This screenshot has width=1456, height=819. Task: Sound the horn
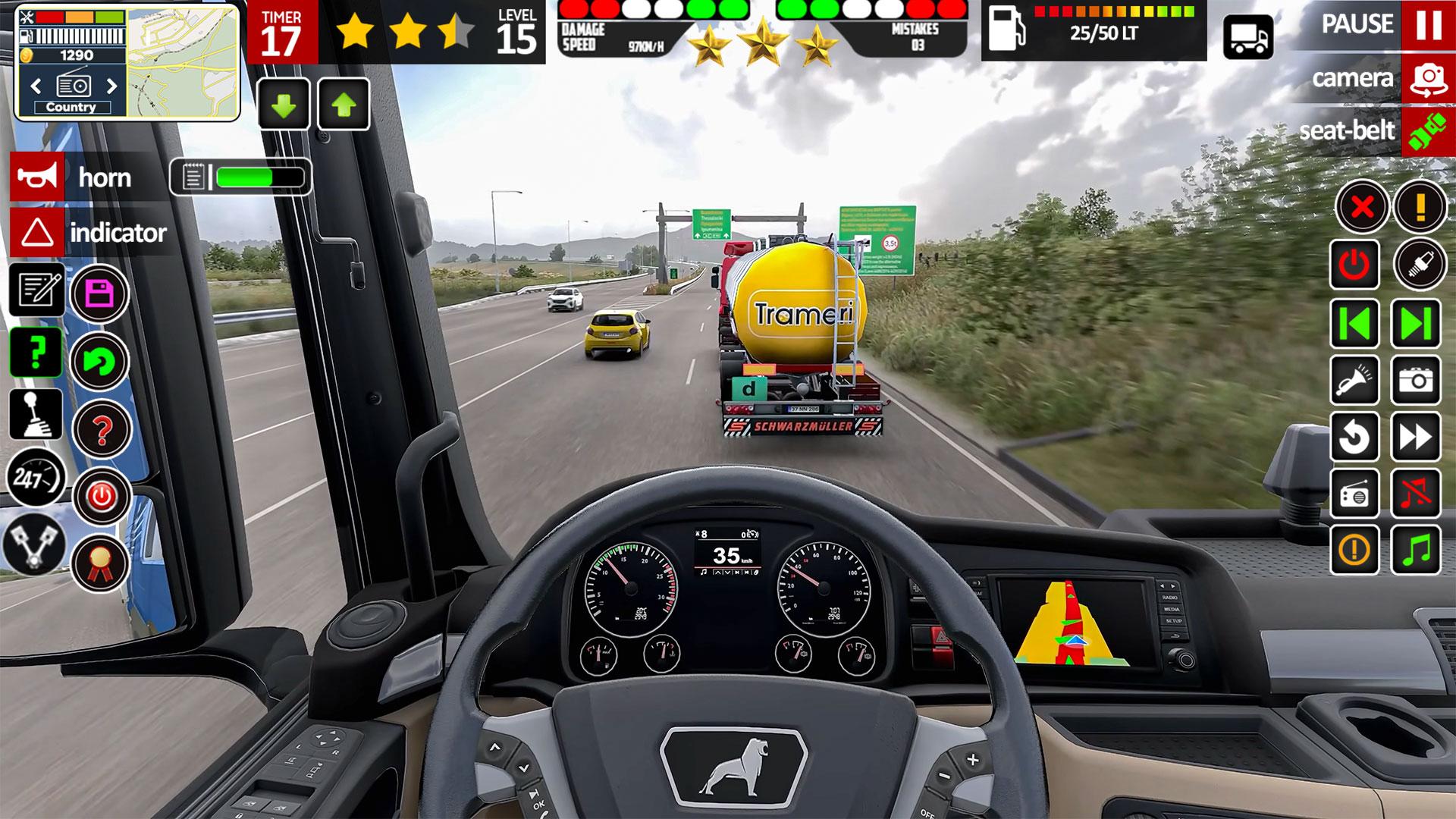tap(37, 177)
